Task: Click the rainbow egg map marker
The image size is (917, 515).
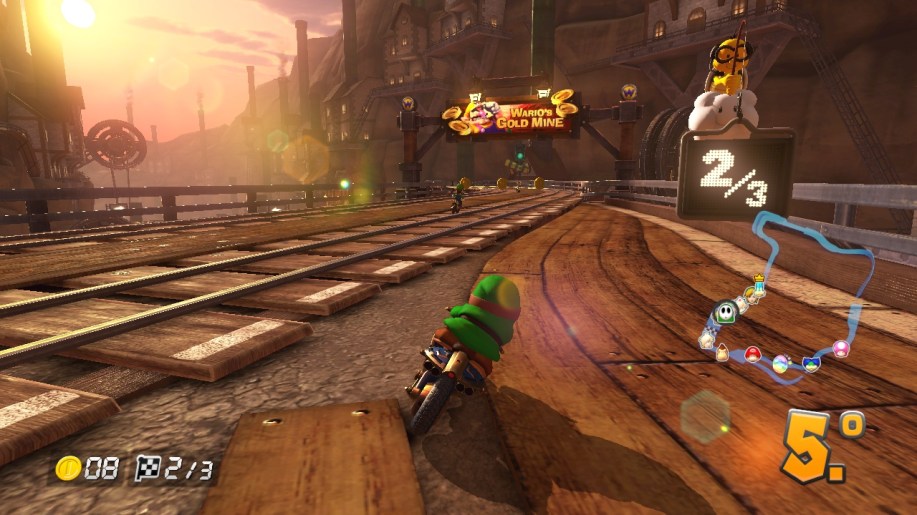Action: pyautogui.click(x=782, y=363)
